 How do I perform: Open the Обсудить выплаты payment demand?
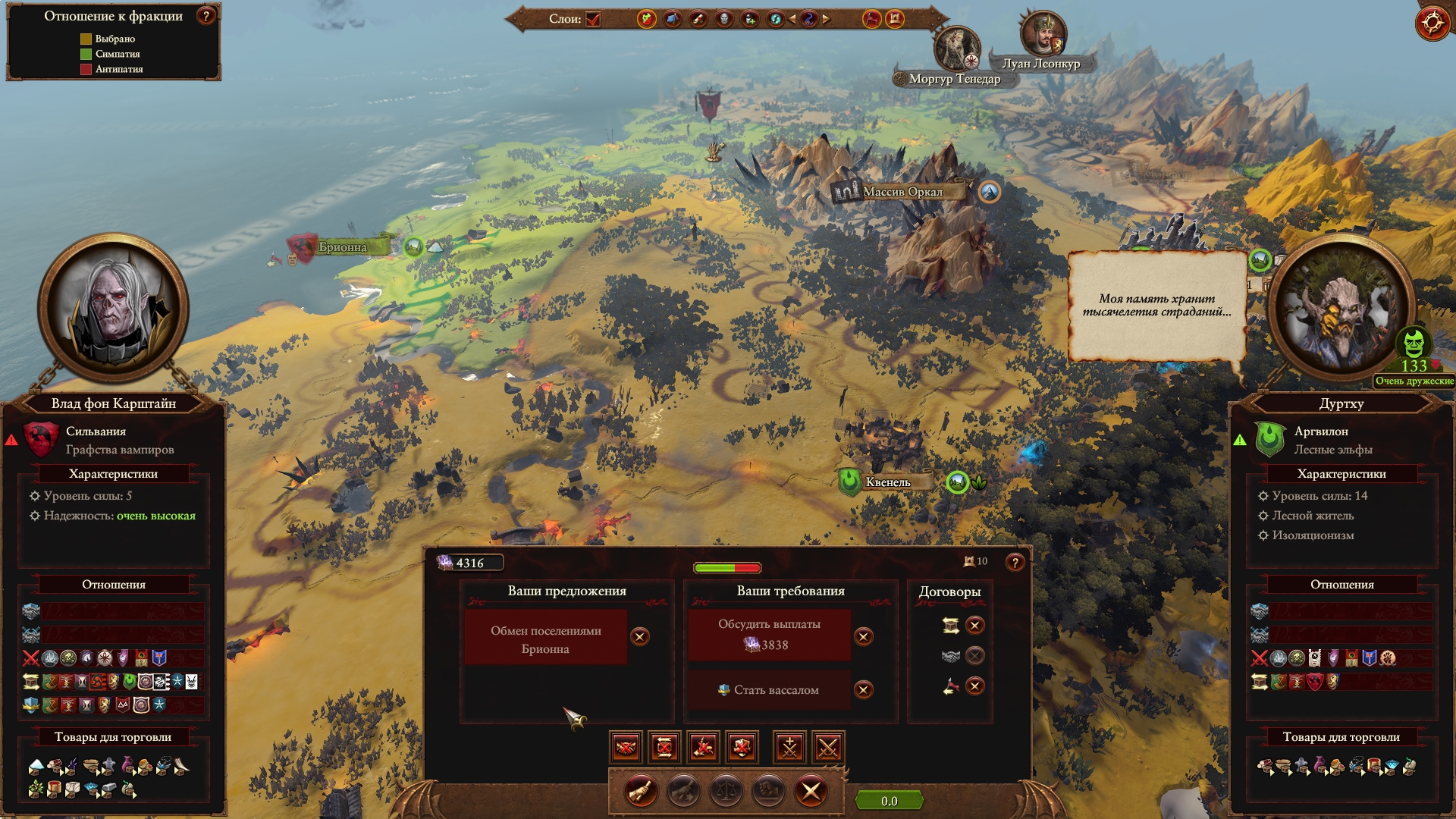click(769, 635)
